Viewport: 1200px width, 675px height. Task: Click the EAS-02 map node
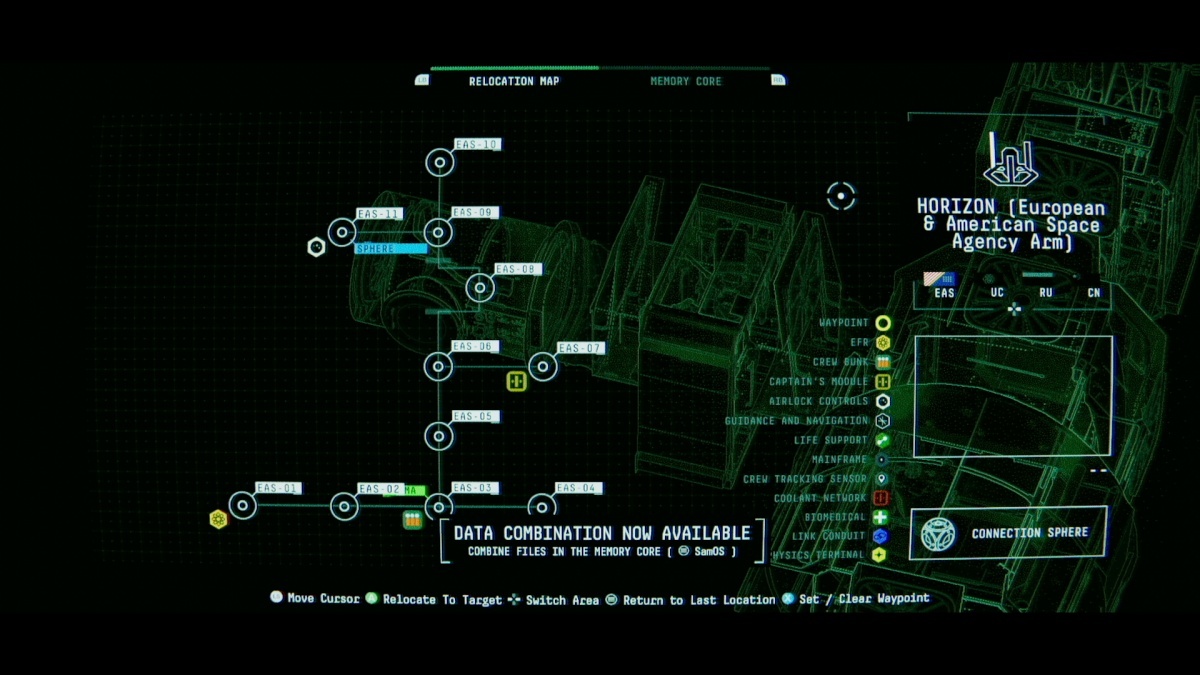pos(344,506)
